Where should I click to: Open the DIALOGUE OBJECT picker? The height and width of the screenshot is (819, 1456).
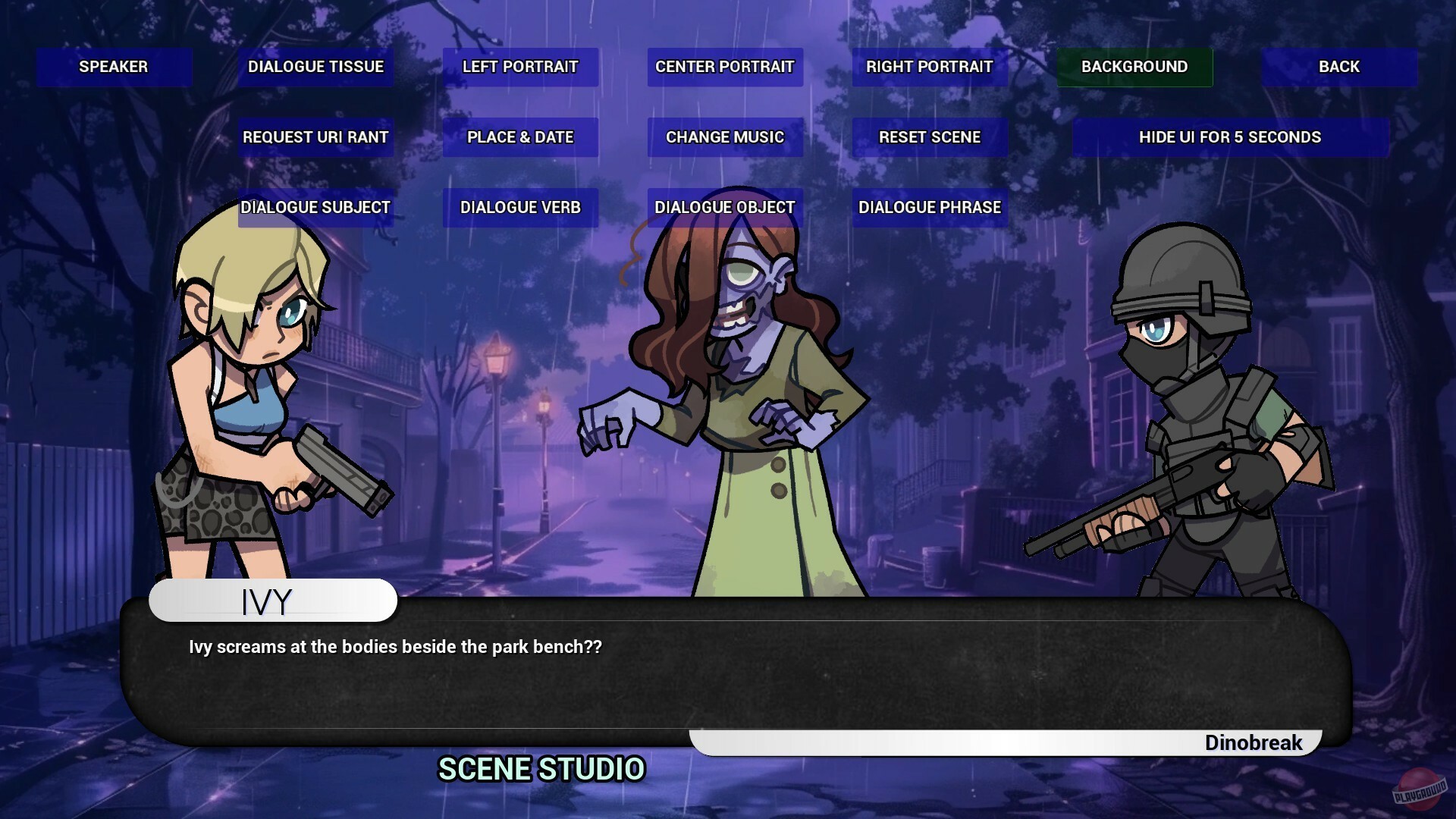[724, 206]
